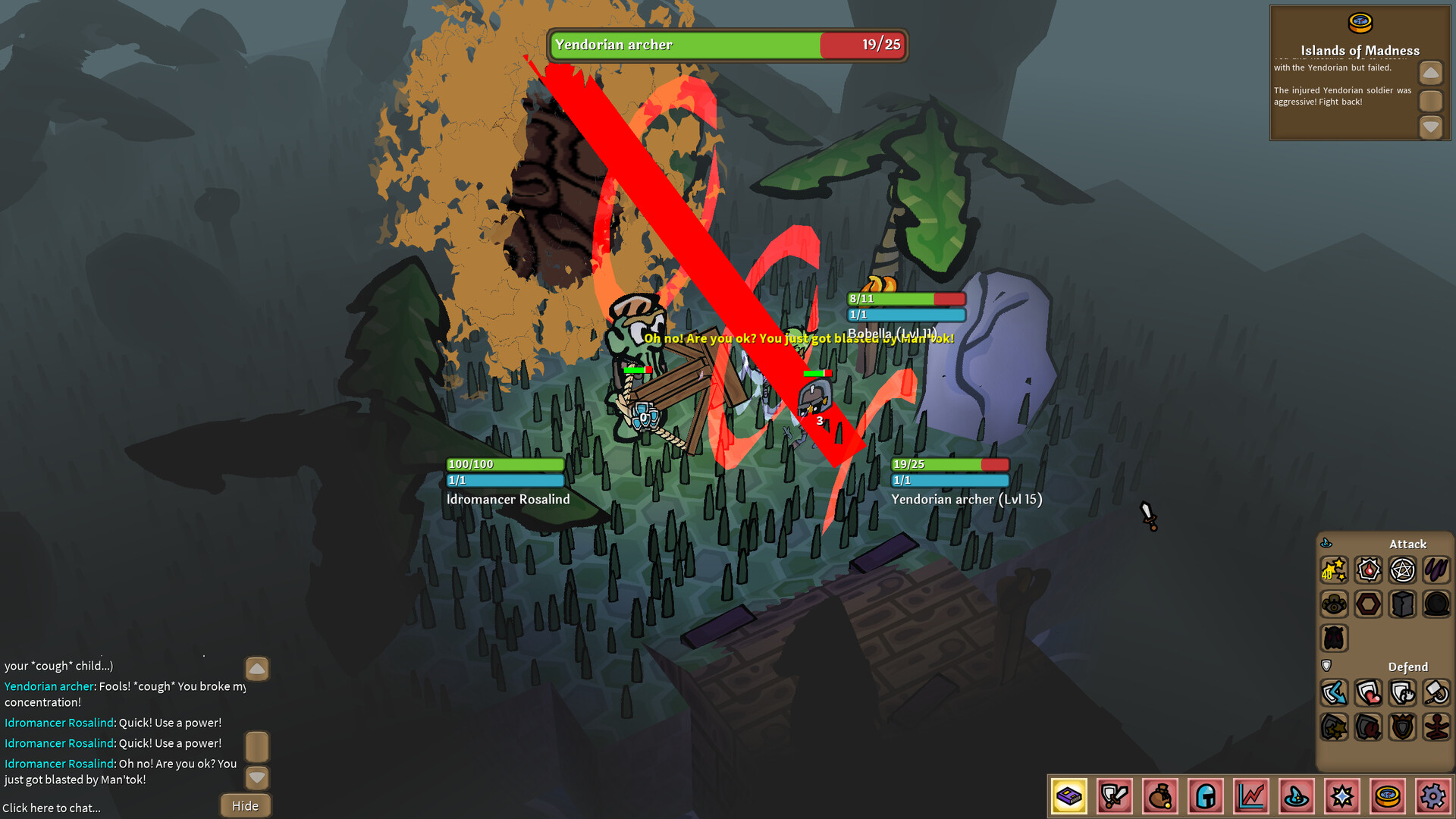Screen dimensions: 1456x819
Task: Select the wizard hat magic icon
Action: point(1297,797)
